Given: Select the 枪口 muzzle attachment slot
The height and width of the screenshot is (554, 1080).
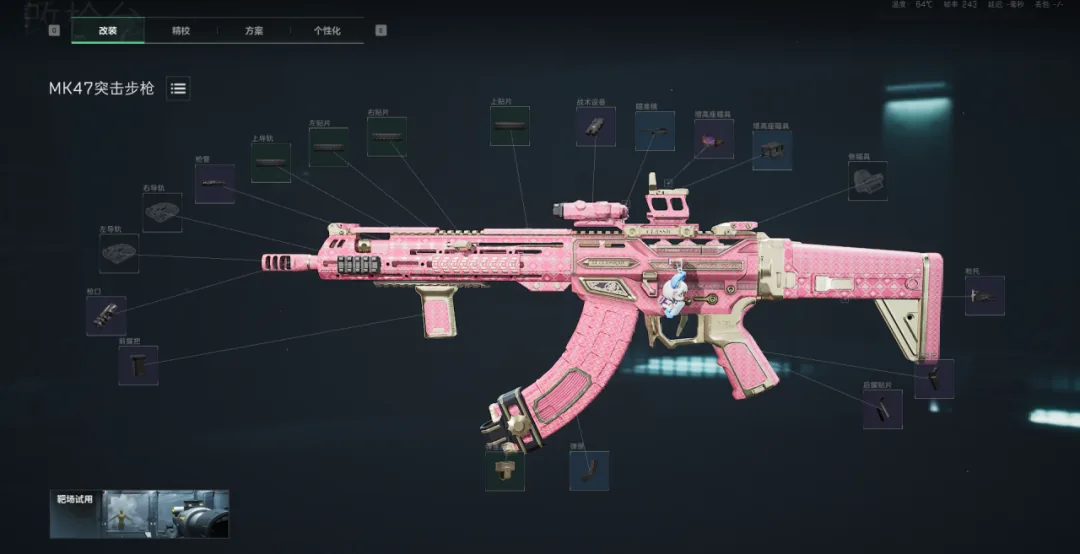Looking at the screenshot, I should pyautogui.click(x=106, y=316).
